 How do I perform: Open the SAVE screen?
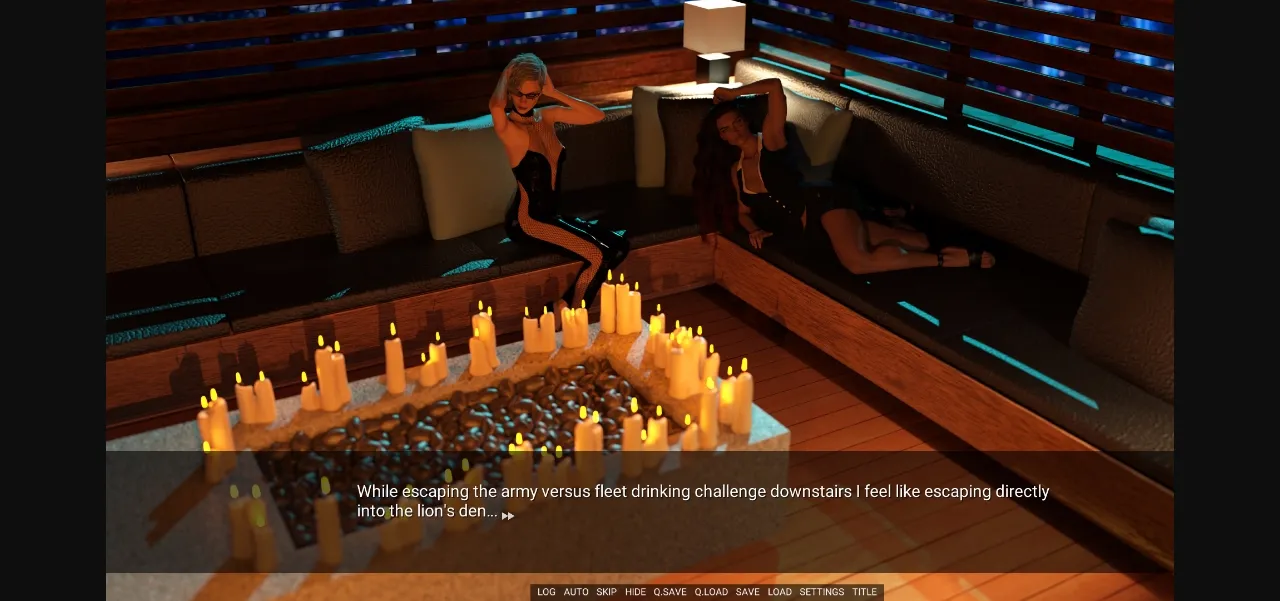(x=747, y=592)
